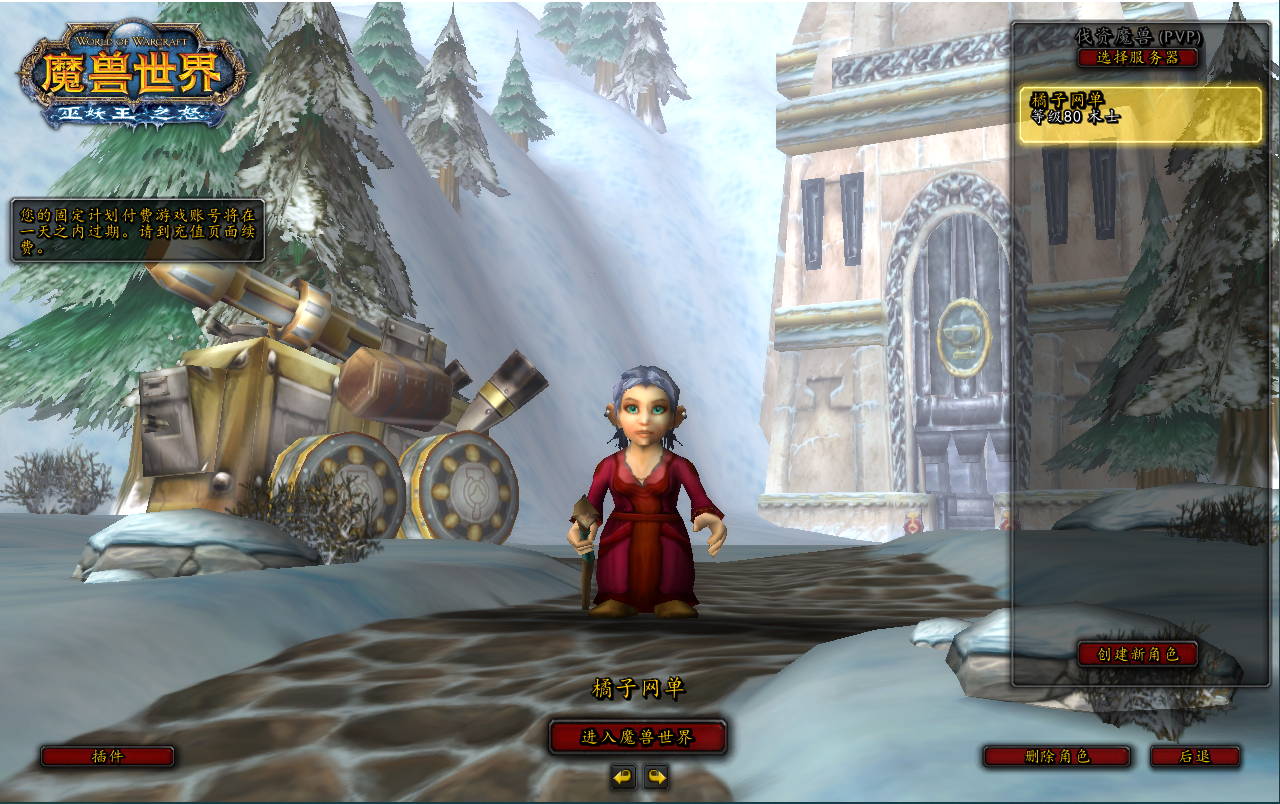Open the 插件 addons menu
Screen dimensions: 1280x804
[x=107, y=756]
